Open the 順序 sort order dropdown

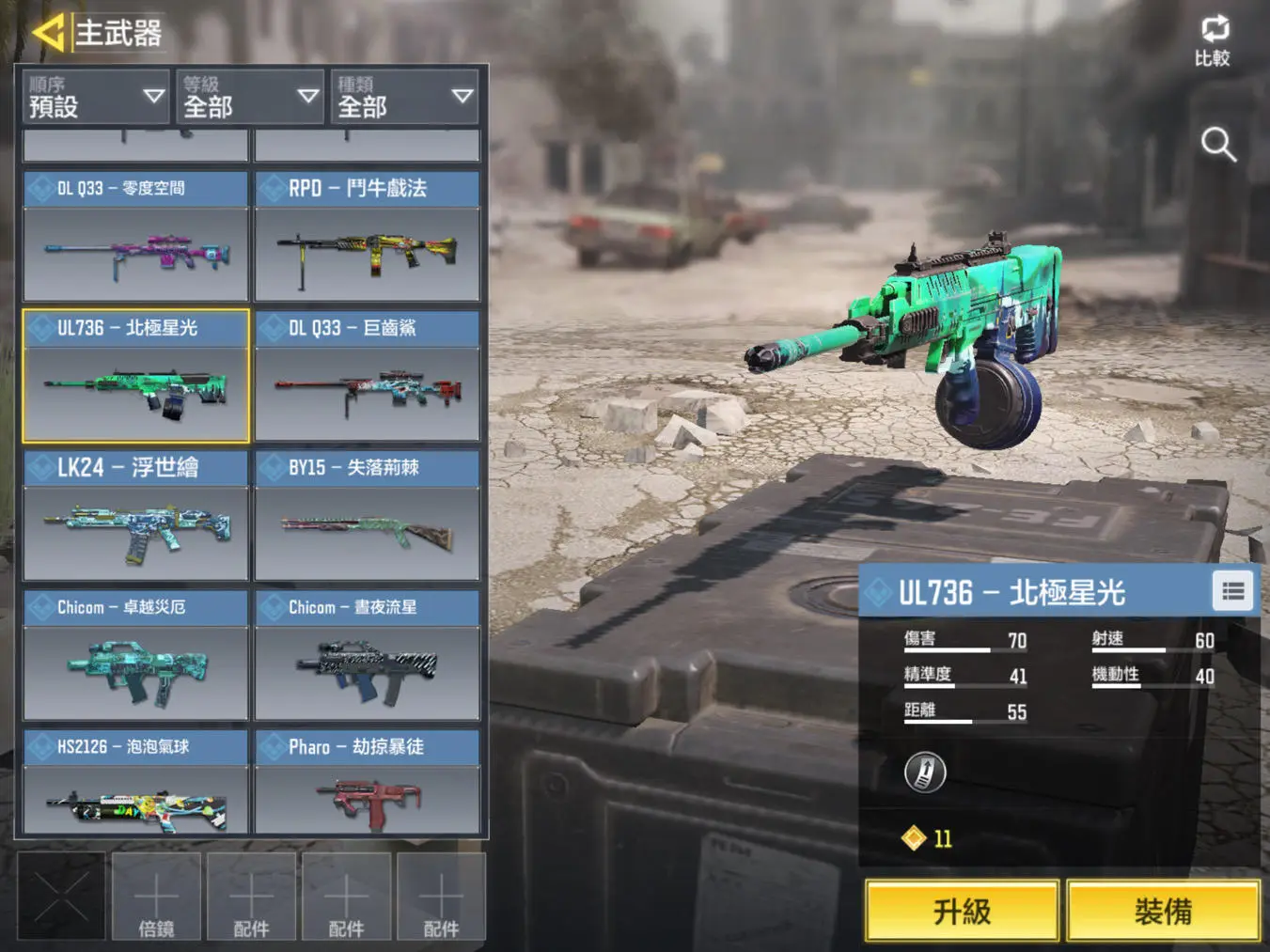(95, 97)
